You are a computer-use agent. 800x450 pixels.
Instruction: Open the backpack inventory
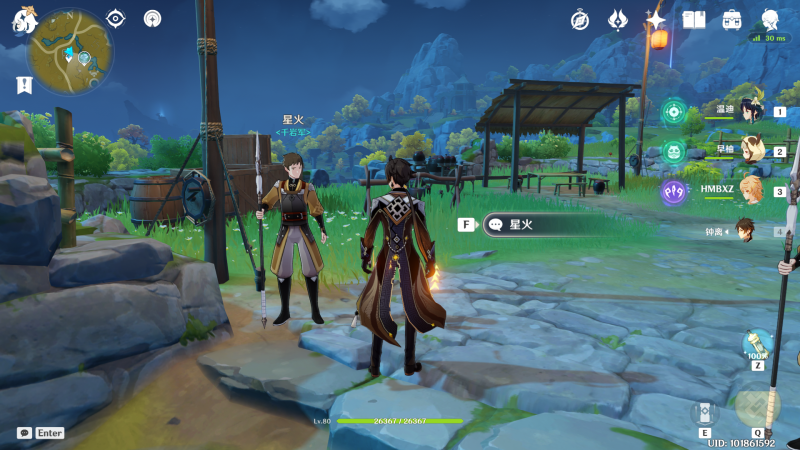pyautogui.click(x=732, y=19)
